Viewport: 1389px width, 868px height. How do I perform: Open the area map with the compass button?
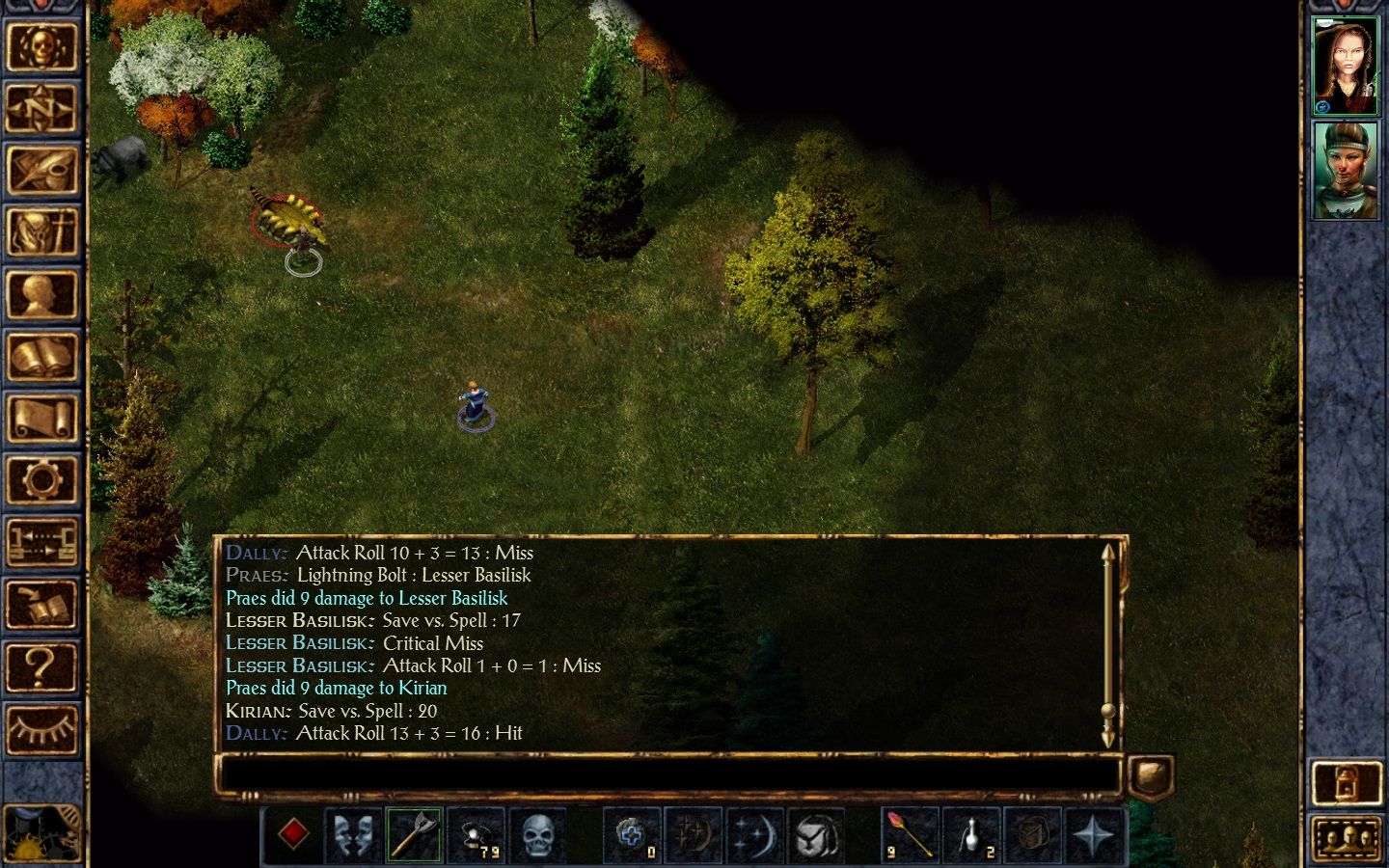[41, 109]
